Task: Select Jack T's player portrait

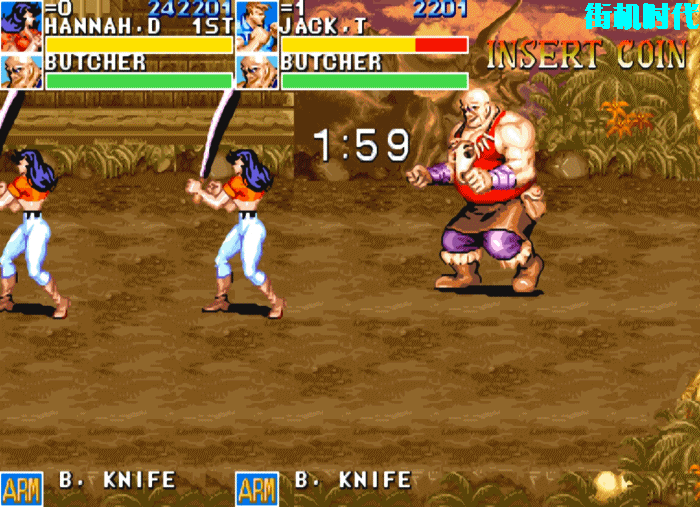Action: [257, 27]
